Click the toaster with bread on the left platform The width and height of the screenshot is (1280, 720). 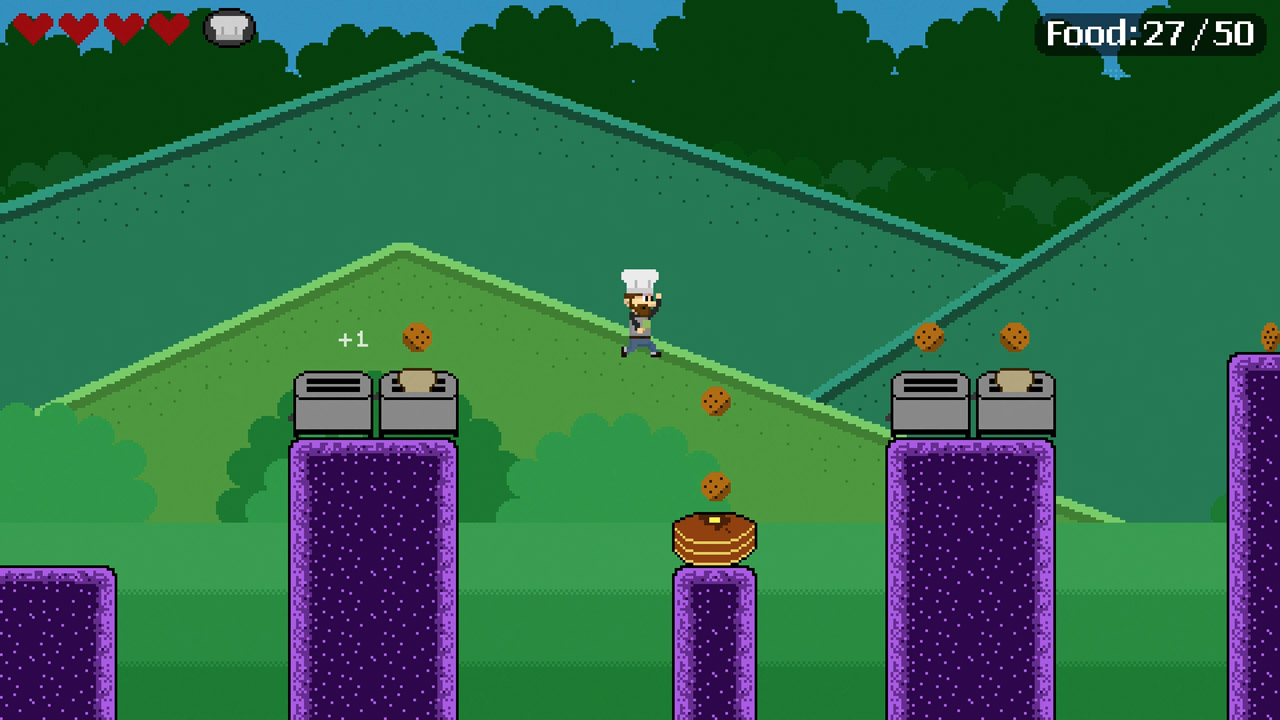(417, 400)
